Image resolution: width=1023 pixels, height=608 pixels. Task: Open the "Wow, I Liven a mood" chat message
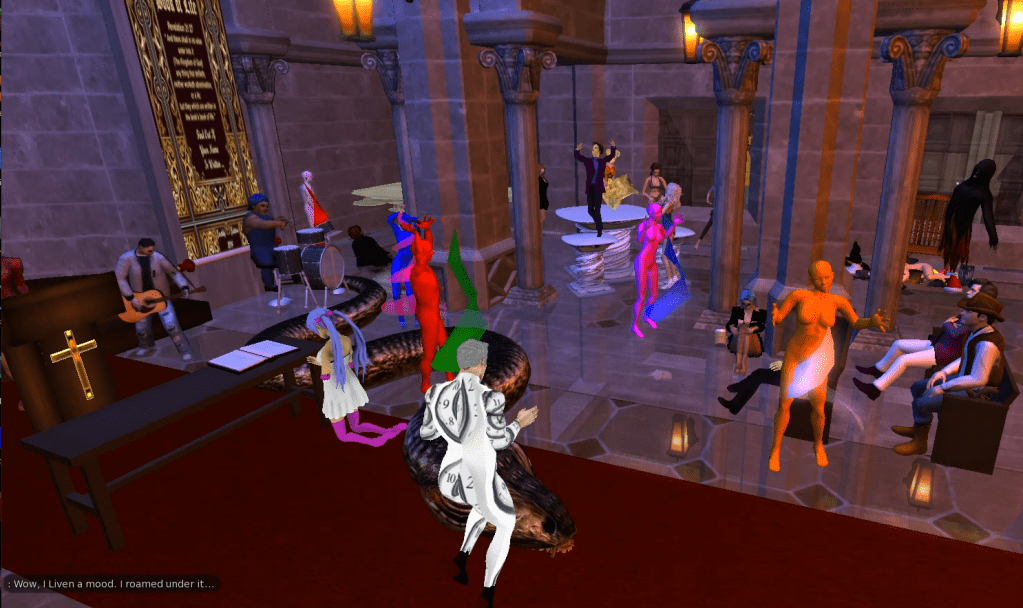[x=110, y=583]
